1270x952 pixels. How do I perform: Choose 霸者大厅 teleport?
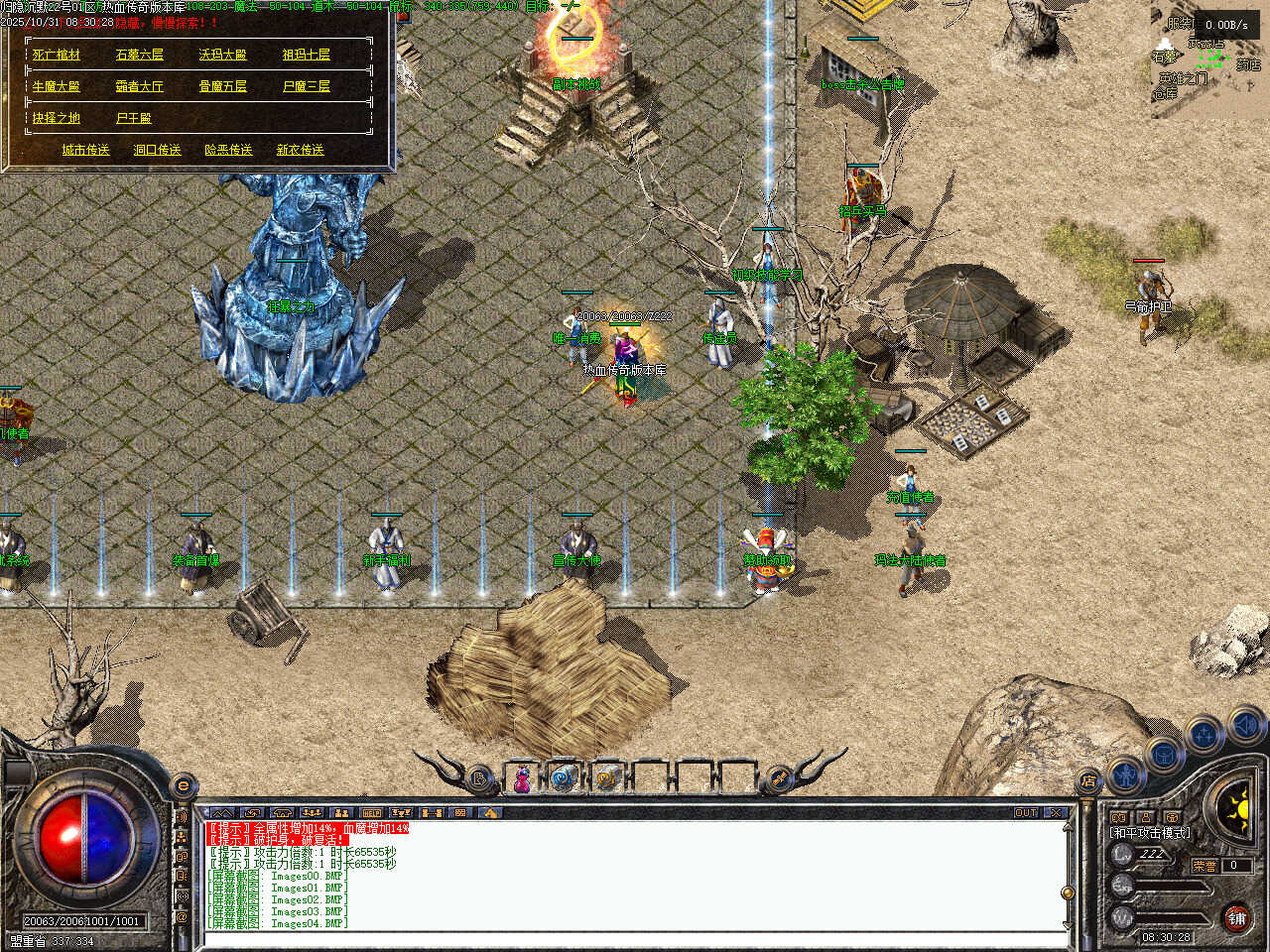(140, 87)
